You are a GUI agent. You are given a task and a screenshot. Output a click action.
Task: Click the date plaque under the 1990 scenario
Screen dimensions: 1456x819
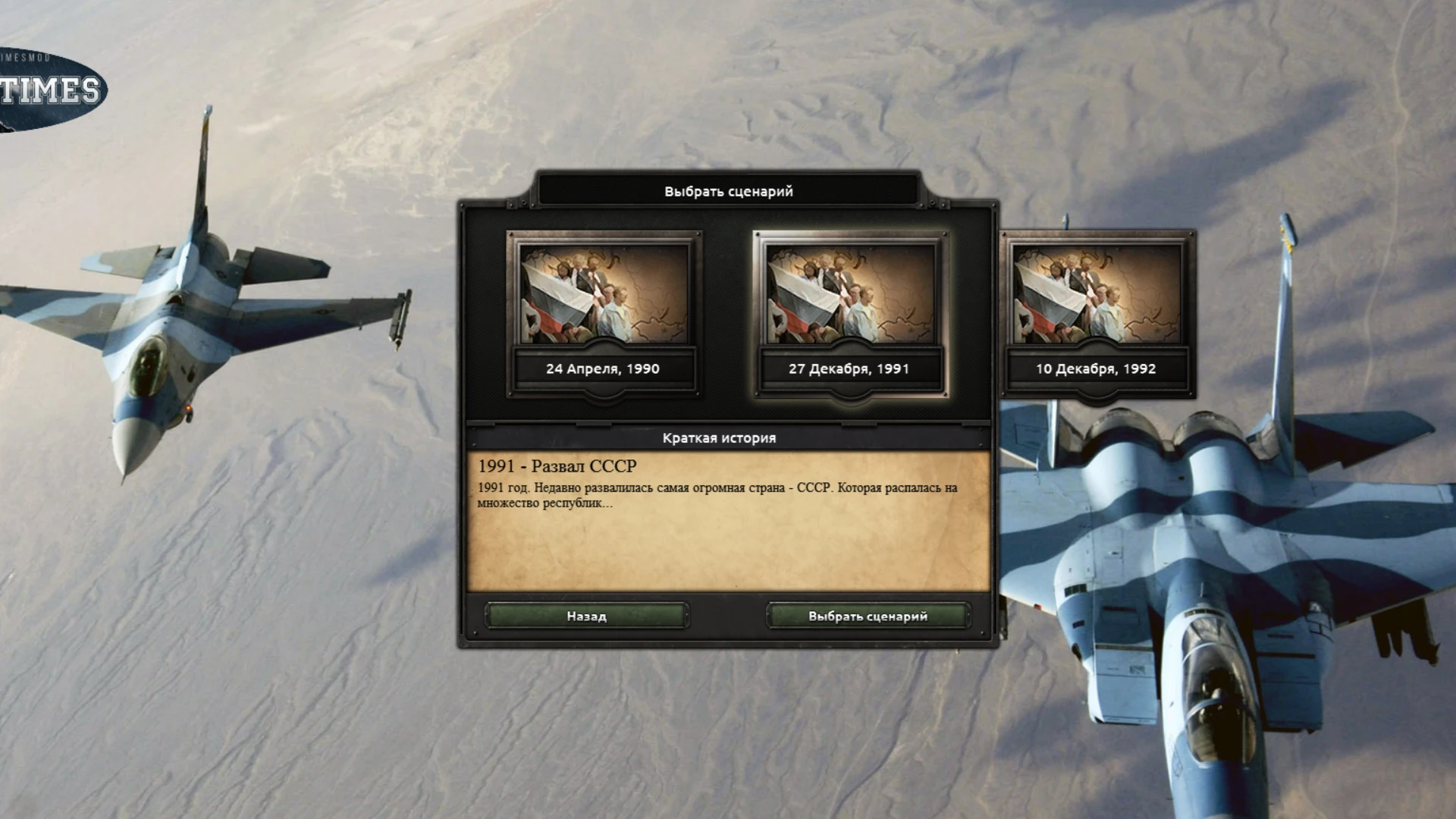point(604,369)
